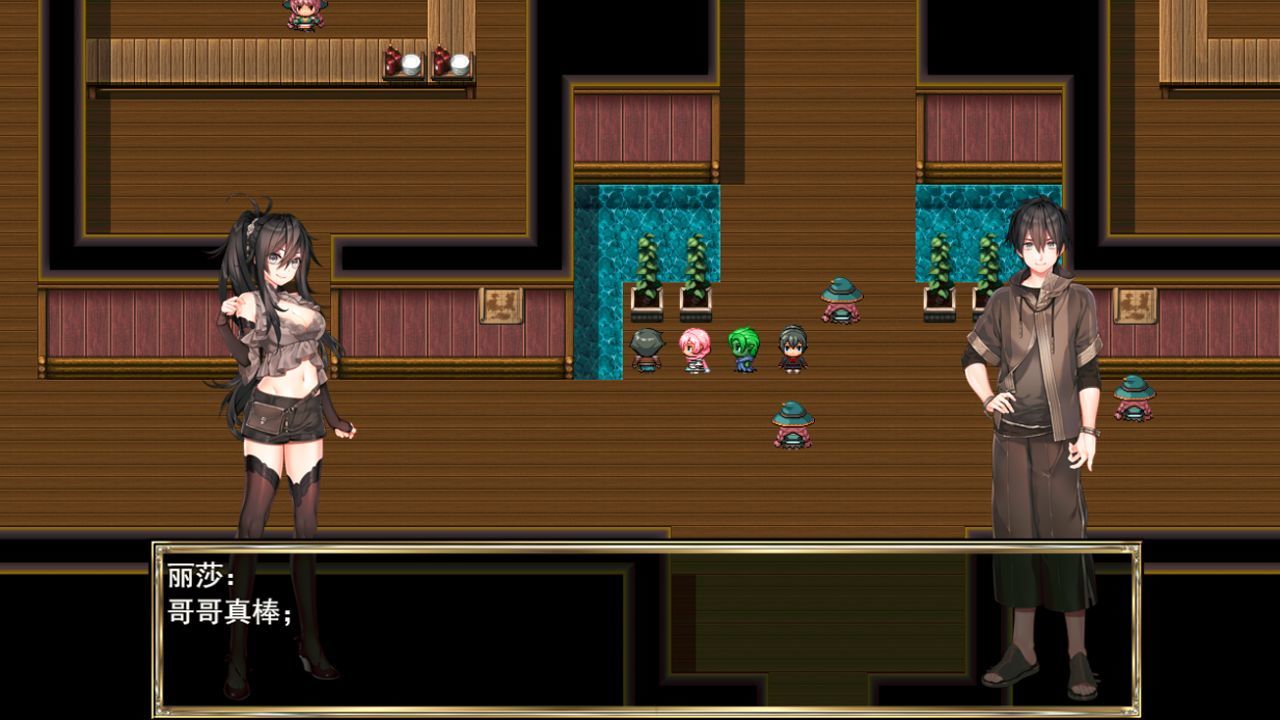Advance Lisa's dialogue box
The width and height of the screenshot is (1280, 720).
pos(645,629)
